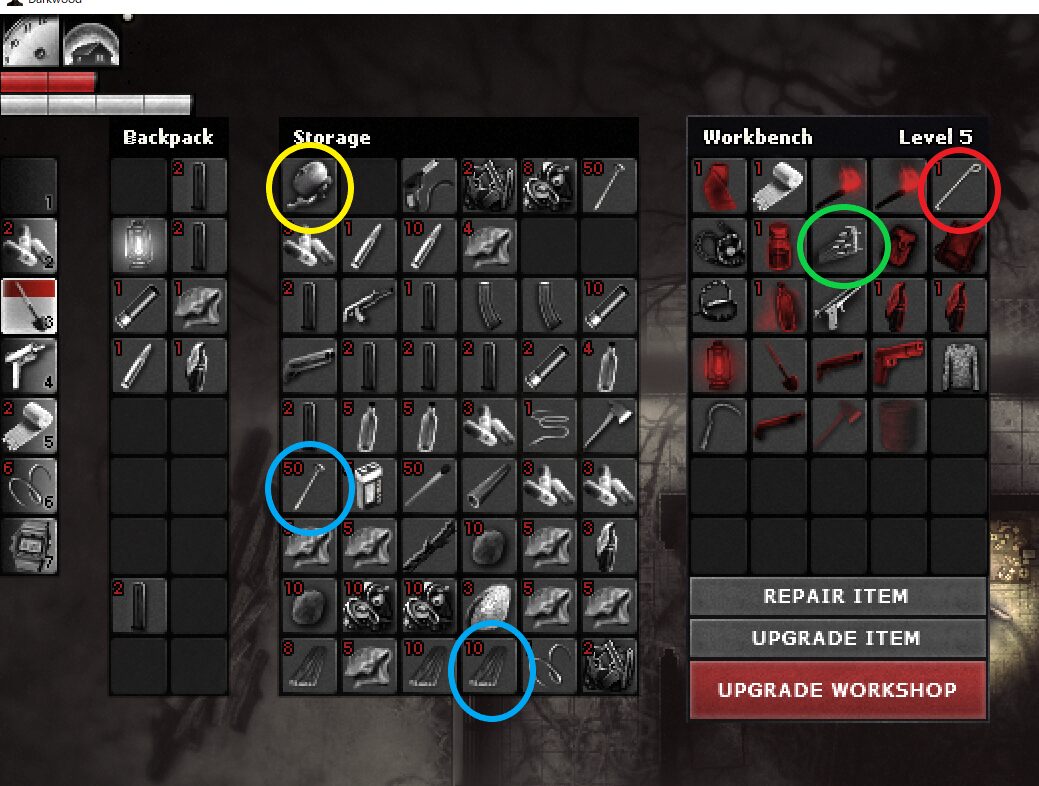Select the wristwatch hotbar slot
The height and width of the screenshot is (786, 1039).
pos(29,547)
